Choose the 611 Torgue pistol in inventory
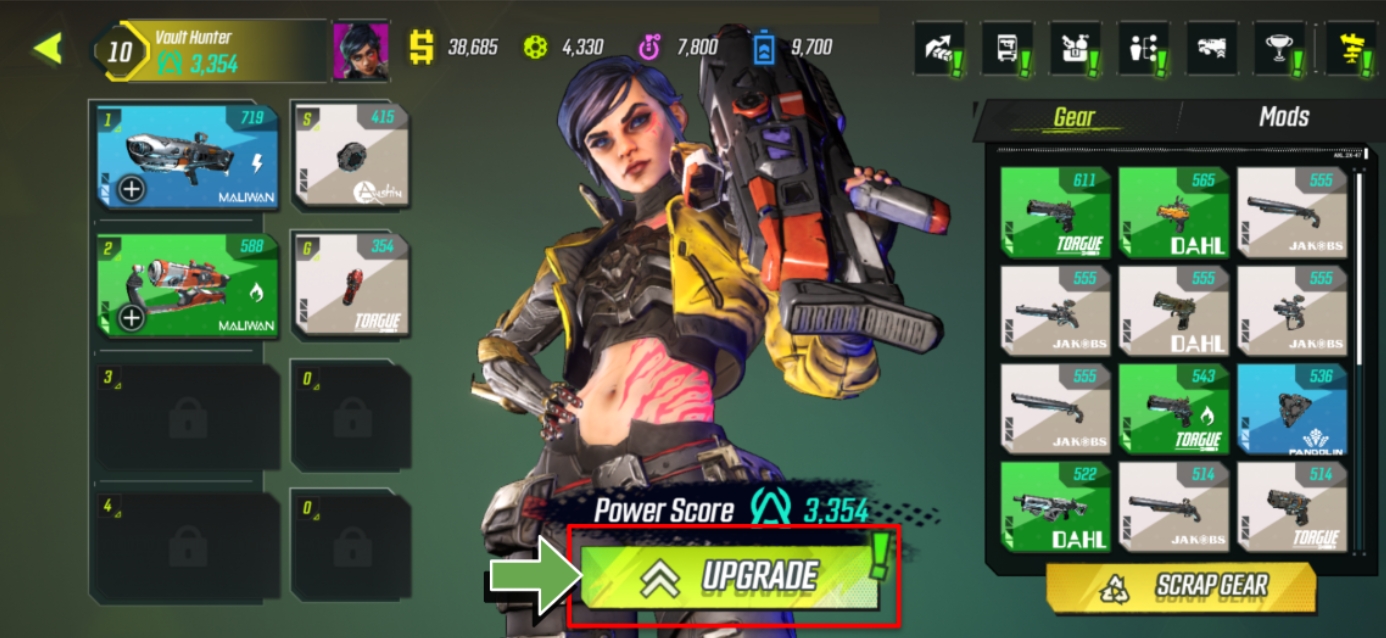Image resolution: width=1386 pixels, height=638 pixels. (x=1055, y=212)
